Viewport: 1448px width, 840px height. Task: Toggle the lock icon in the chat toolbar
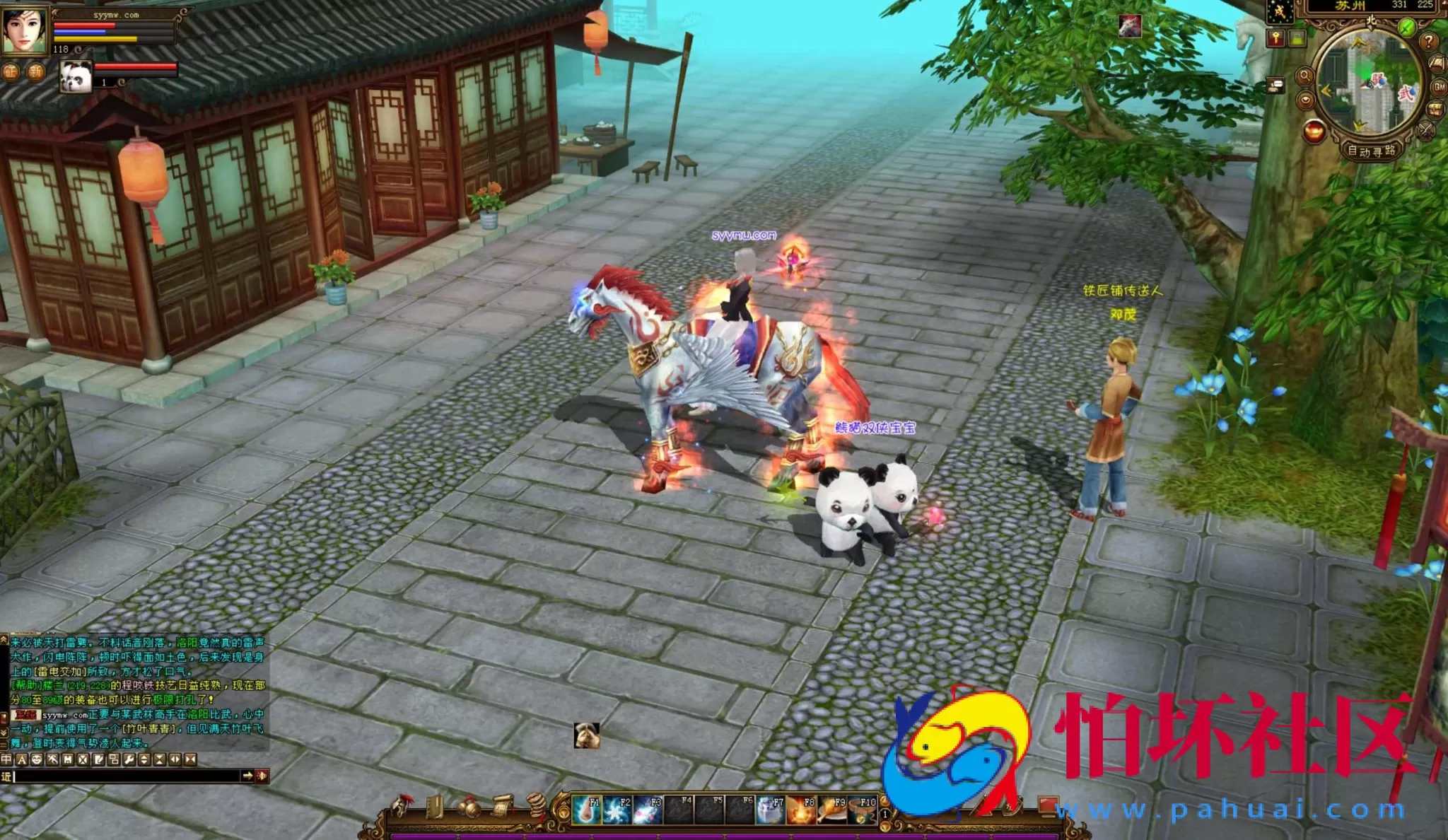(66, 759)
